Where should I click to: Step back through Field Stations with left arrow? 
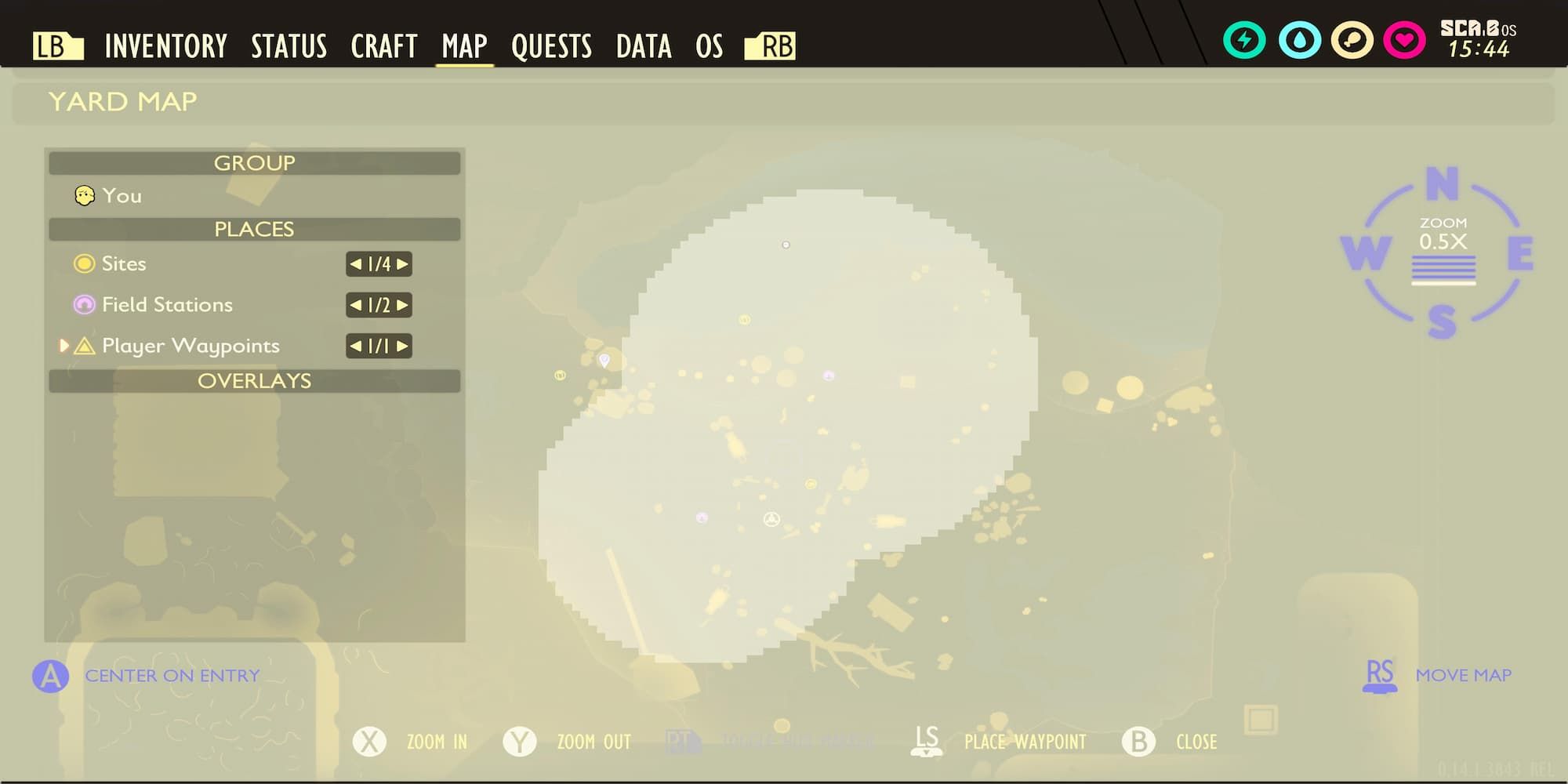[357, 306]
